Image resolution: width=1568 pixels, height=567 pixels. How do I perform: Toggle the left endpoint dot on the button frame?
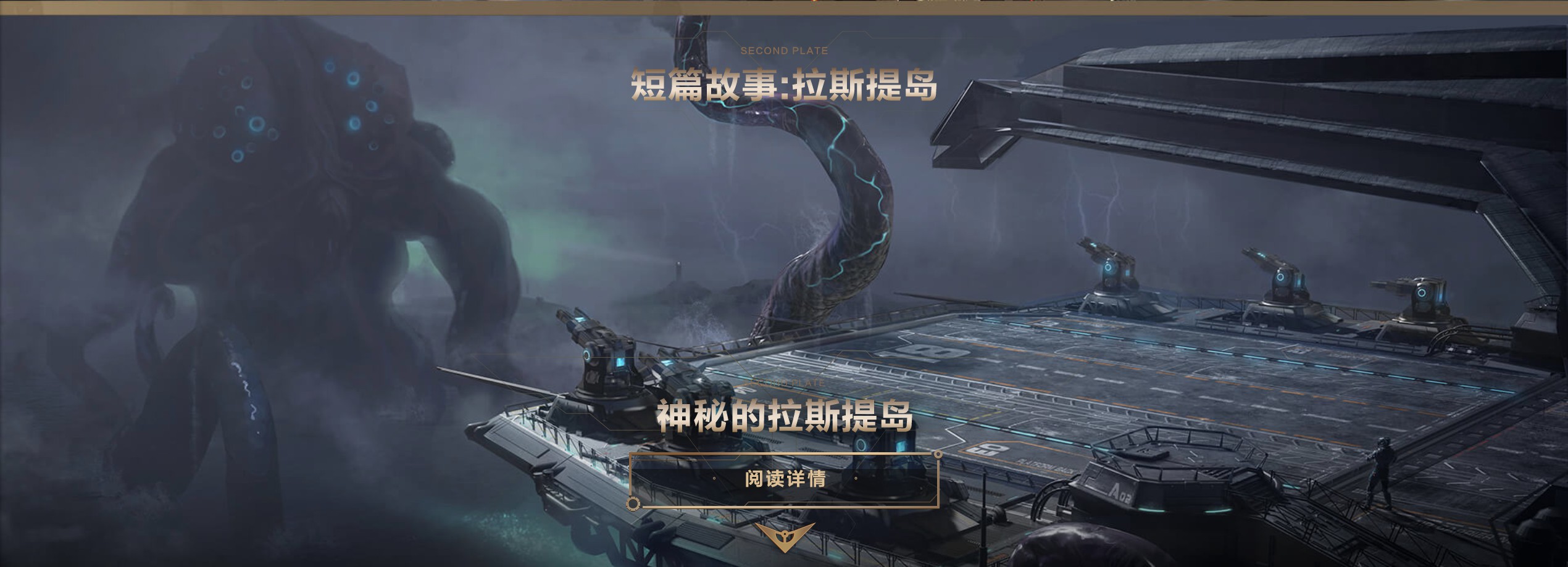(633, 506)
